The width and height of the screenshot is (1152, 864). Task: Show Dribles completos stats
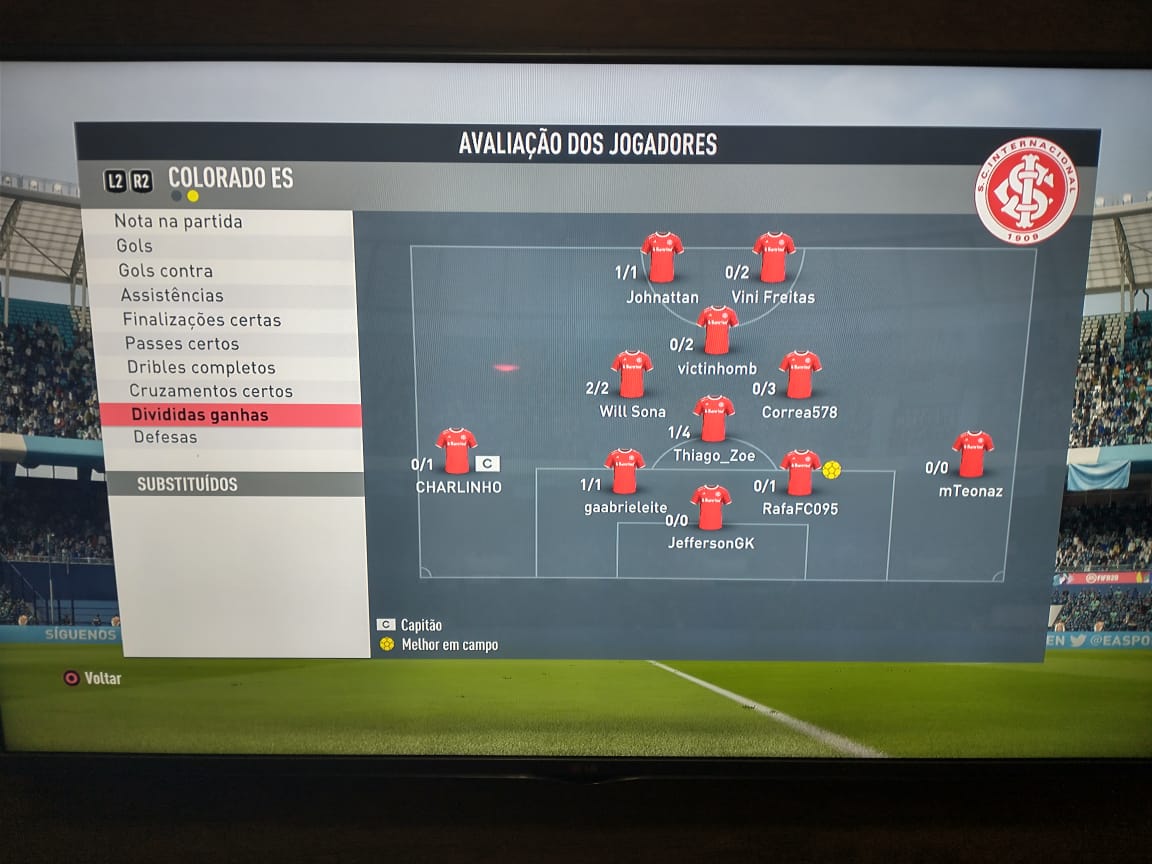click(x=201, y=368)
